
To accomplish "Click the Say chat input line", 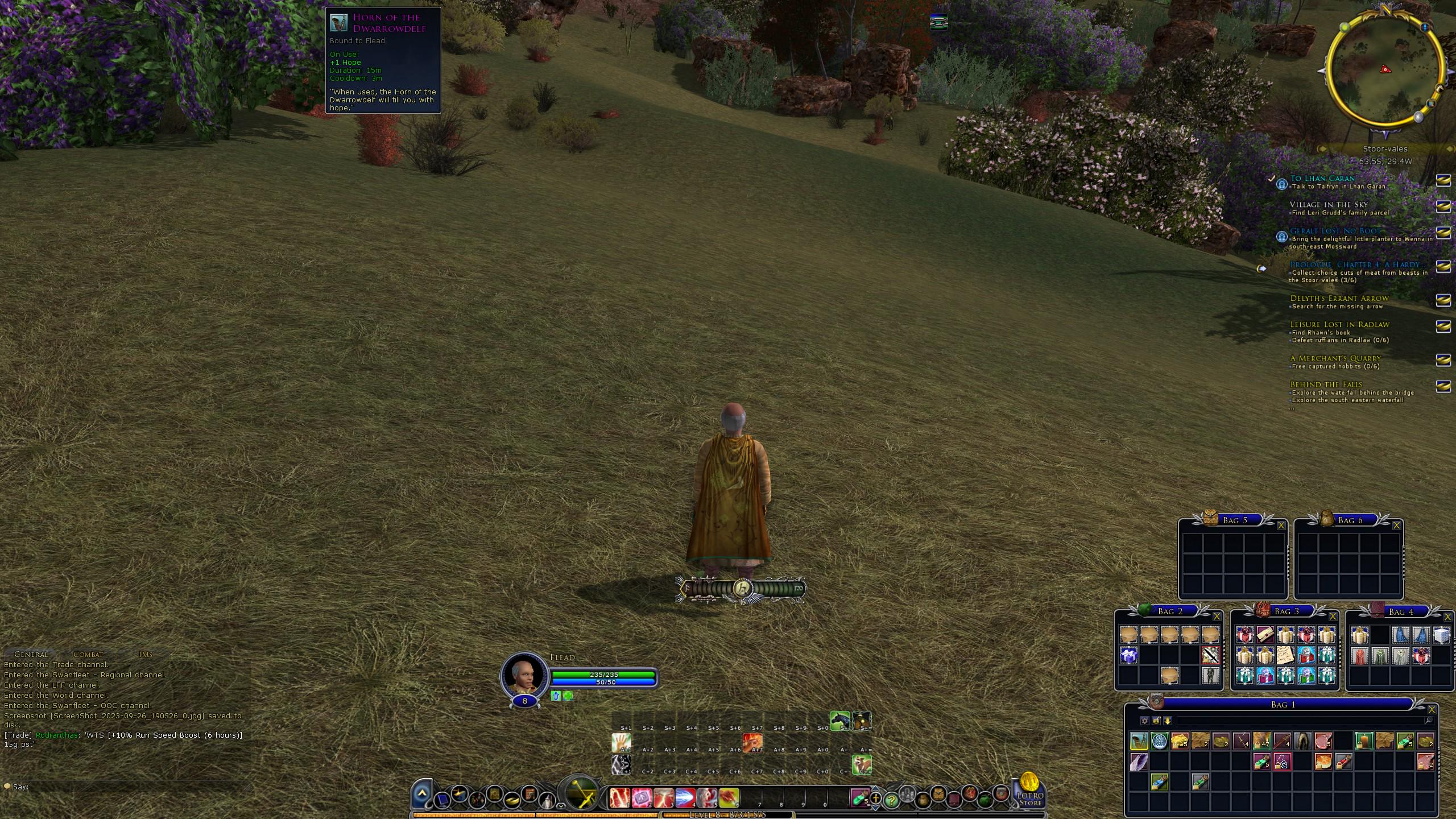I will coord(125,787).
